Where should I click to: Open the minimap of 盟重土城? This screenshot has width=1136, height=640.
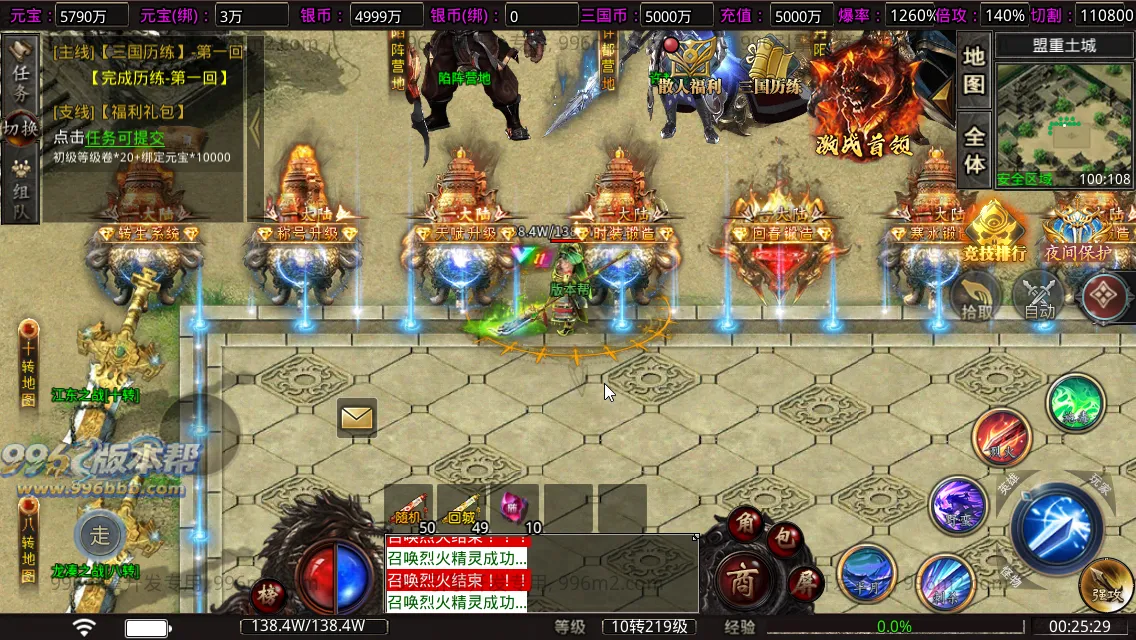coord(1064,120)
